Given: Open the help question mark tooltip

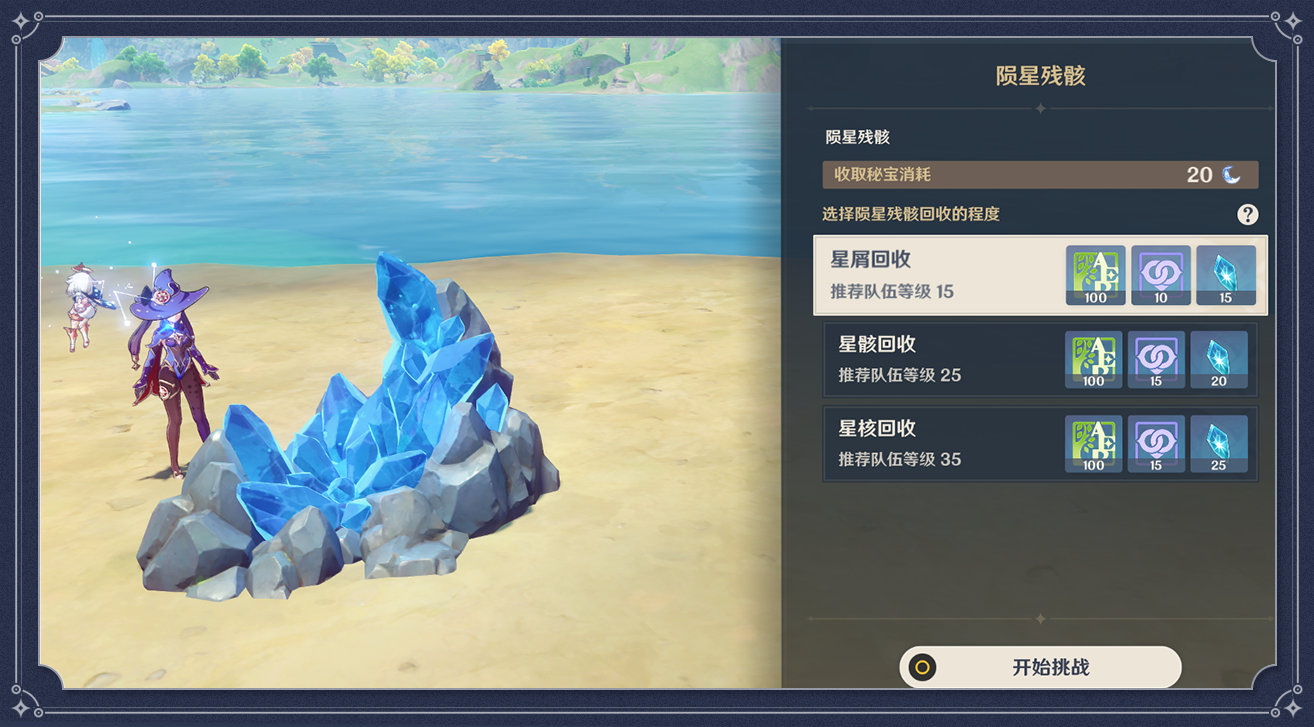Looking at the screenshot, I should [1248, 213].
